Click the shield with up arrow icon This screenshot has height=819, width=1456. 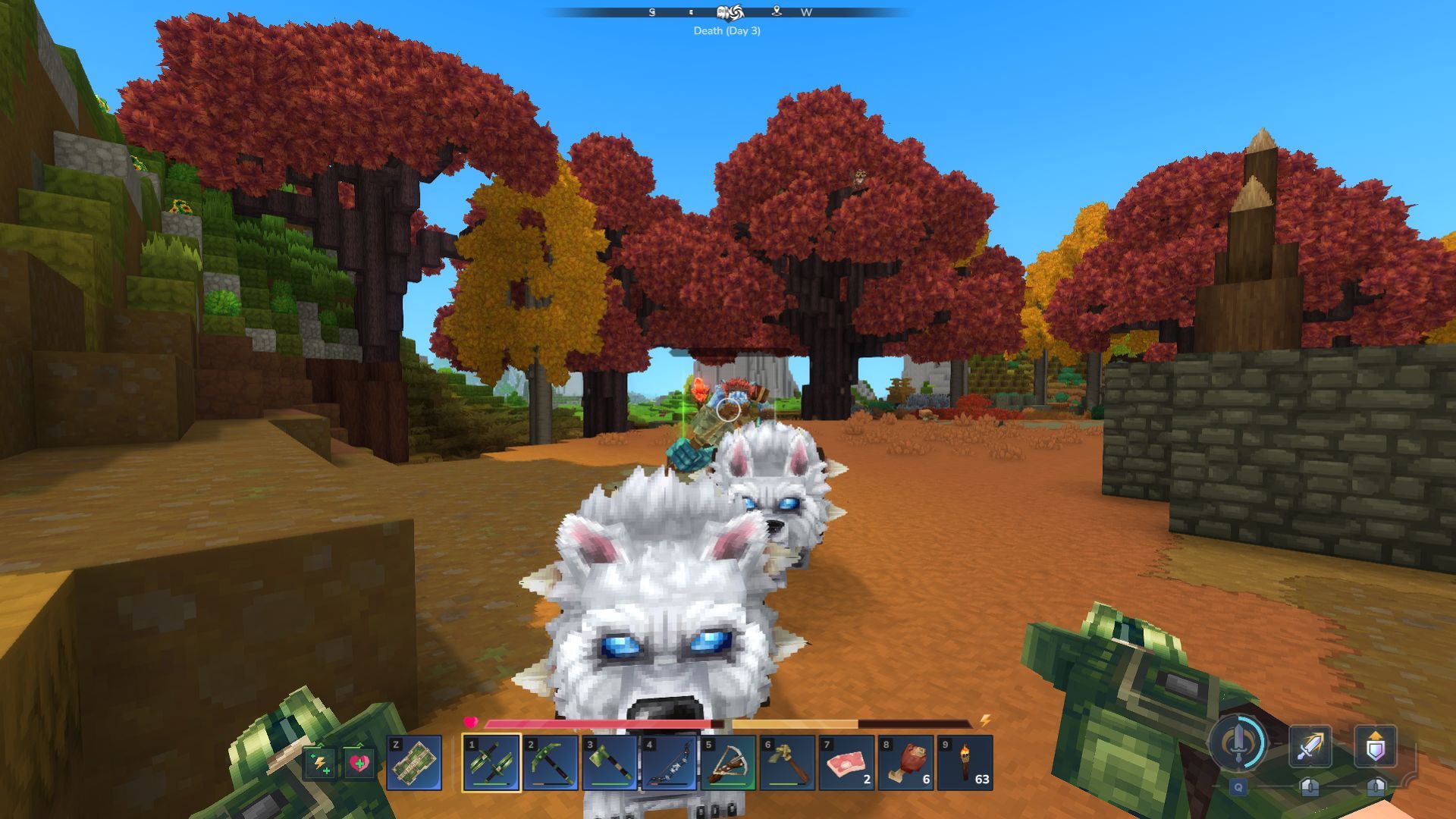[x=1375, y=746]
